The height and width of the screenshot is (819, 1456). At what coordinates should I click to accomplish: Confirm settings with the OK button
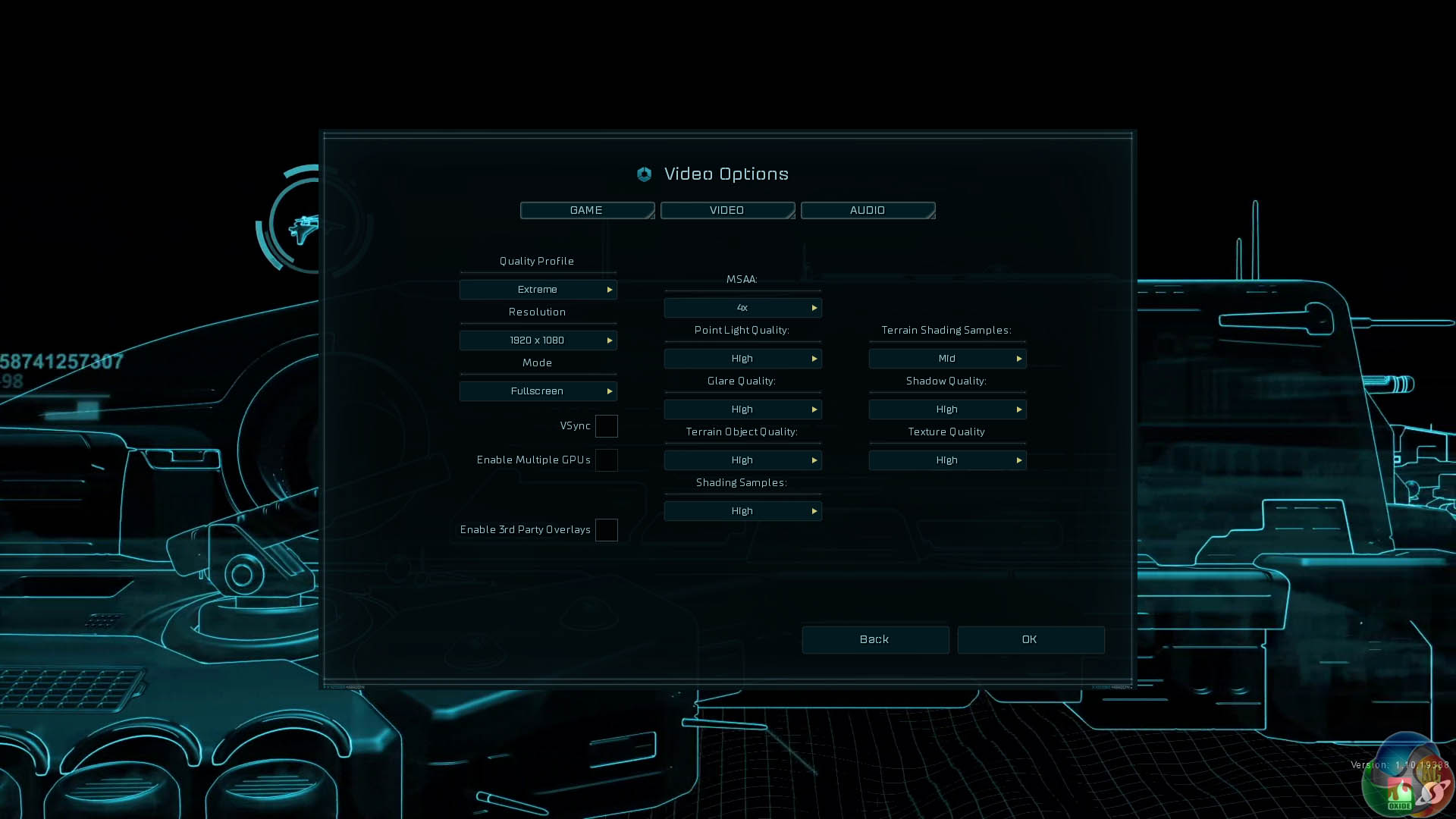pos(1030,640)
